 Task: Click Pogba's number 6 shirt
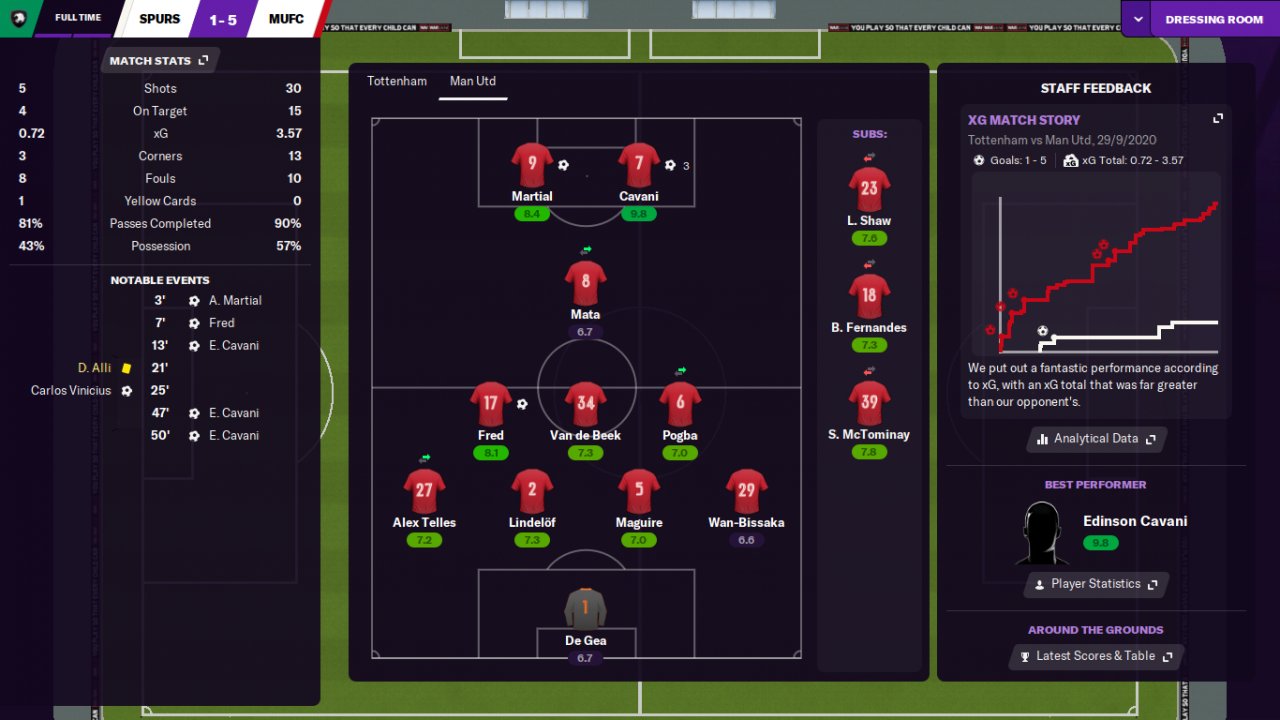coord(680,404)
